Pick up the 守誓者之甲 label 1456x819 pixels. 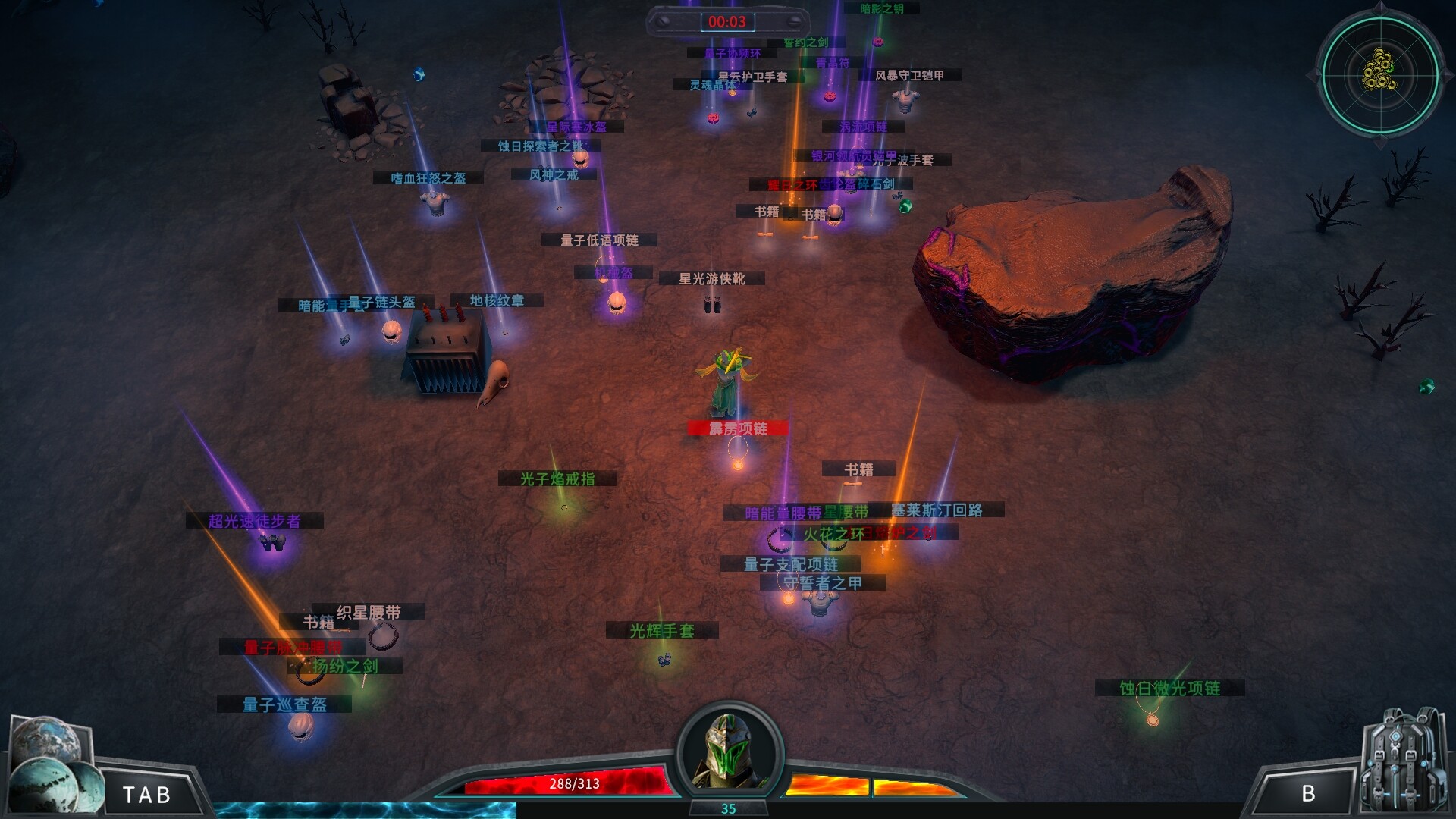coord(823,583)
